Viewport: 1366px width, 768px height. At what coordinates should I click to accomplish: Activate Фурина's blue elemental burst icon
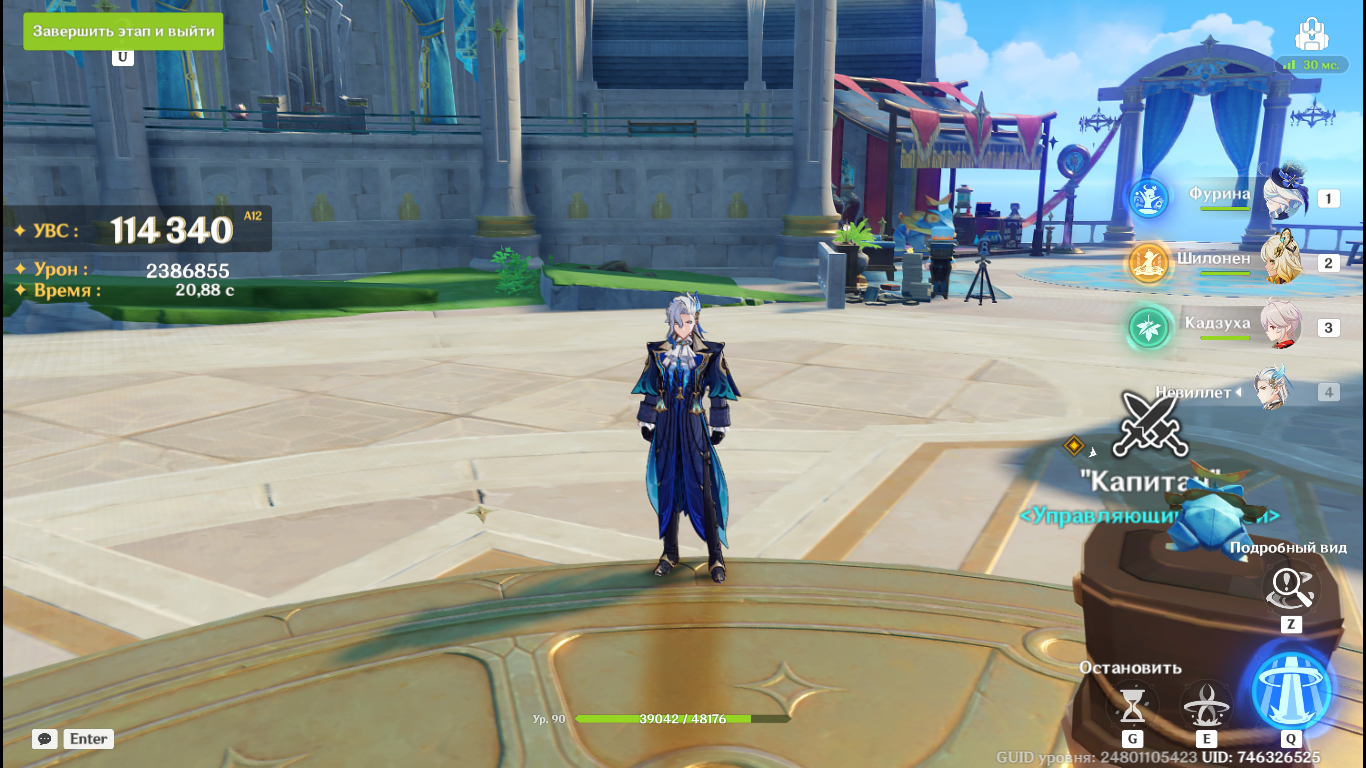[1149, 198]
